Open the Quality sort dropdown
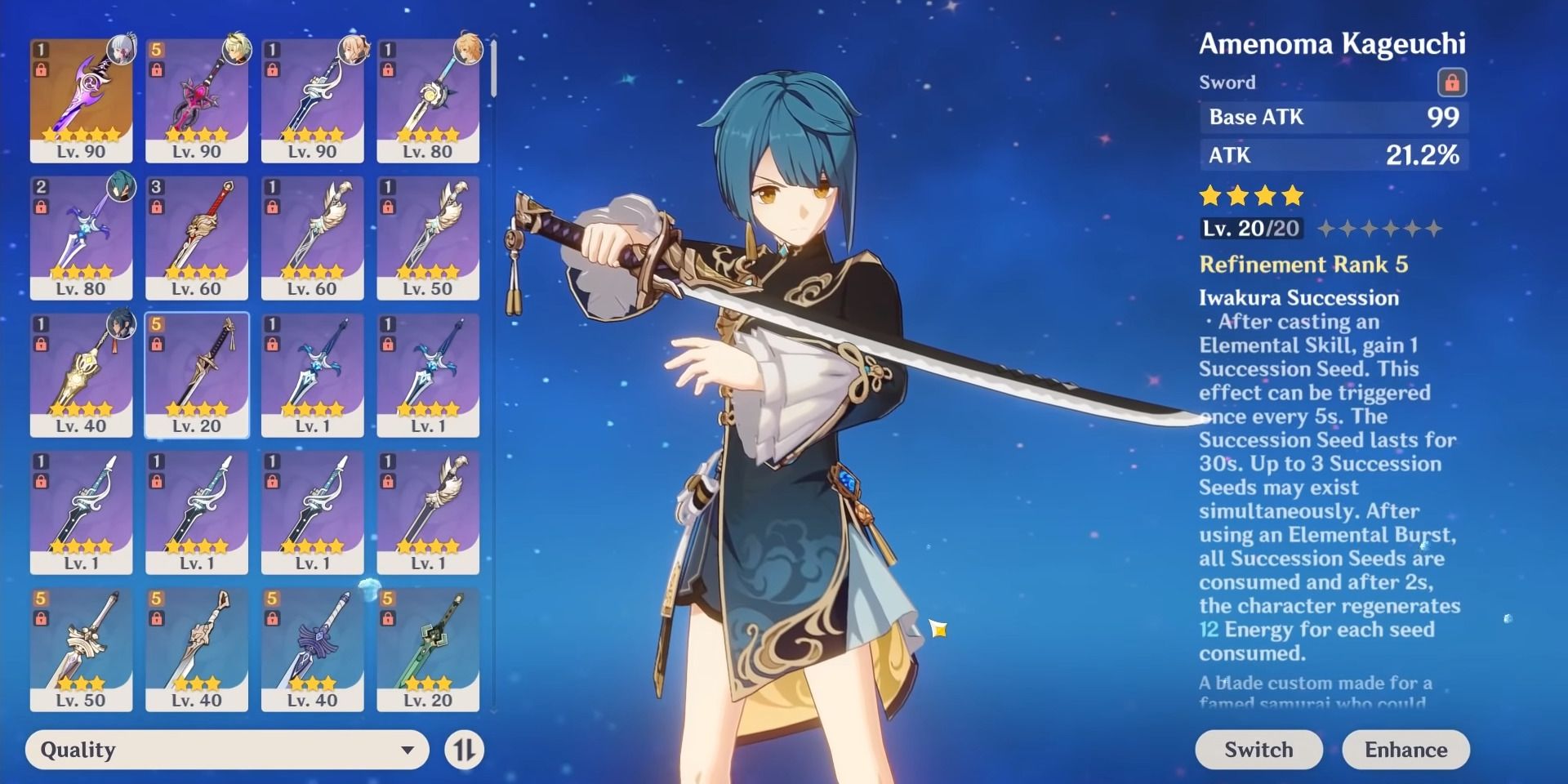 click(x=227, y=750)
